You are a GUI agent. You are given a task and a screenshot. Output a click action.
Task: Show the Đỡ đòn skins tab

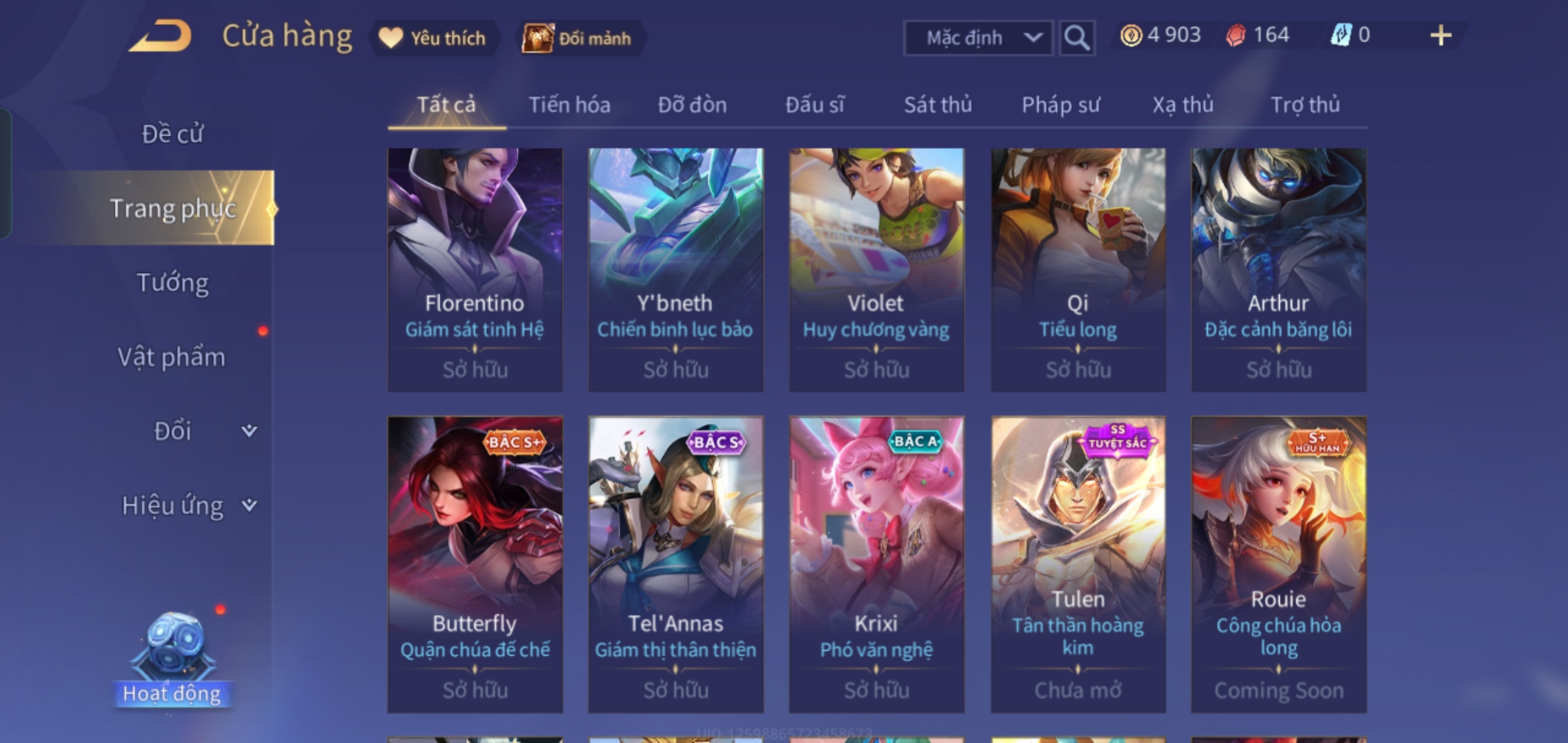(692, 105)
